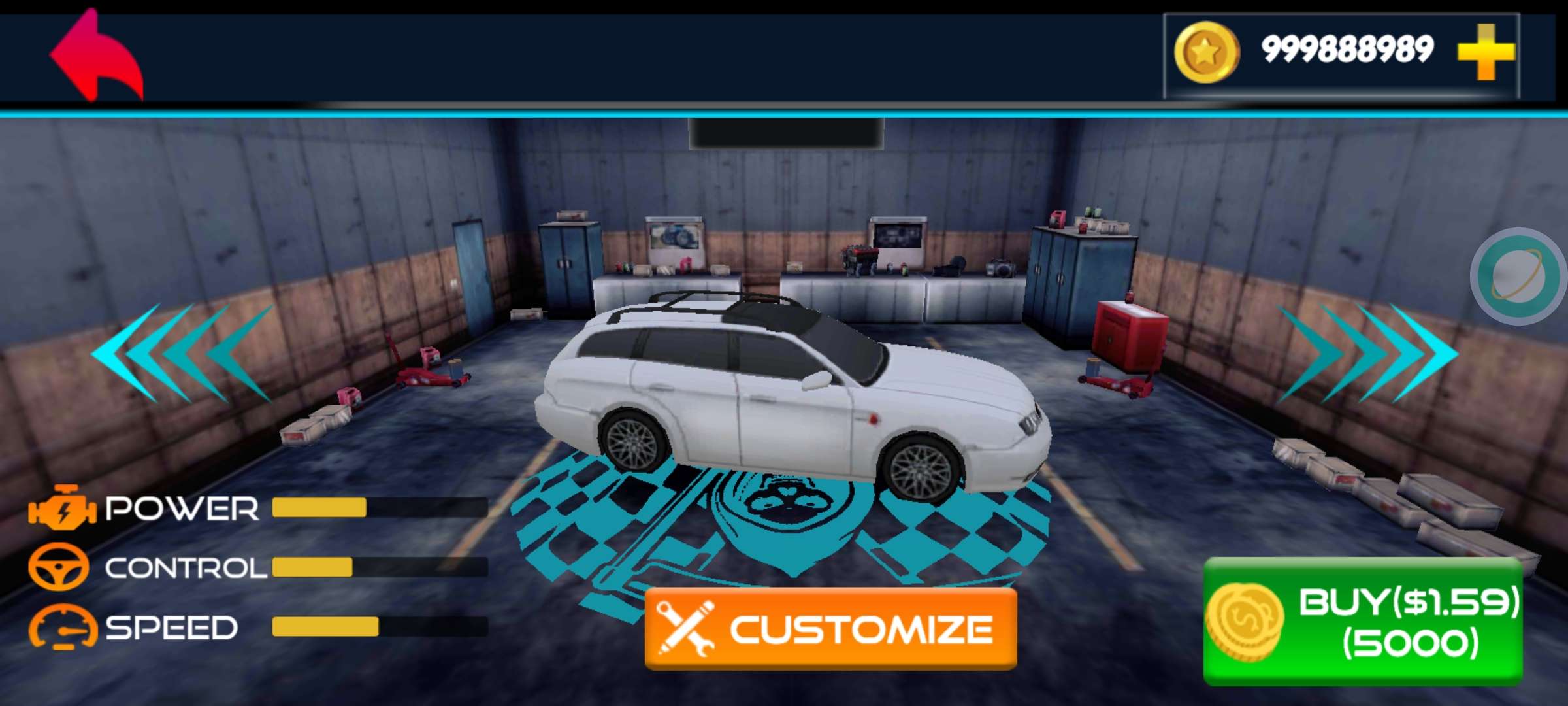Add more coins with the yellow plus
Image resolution: width=1568 pixels, height=706 pixels.
pos(1486,52)
